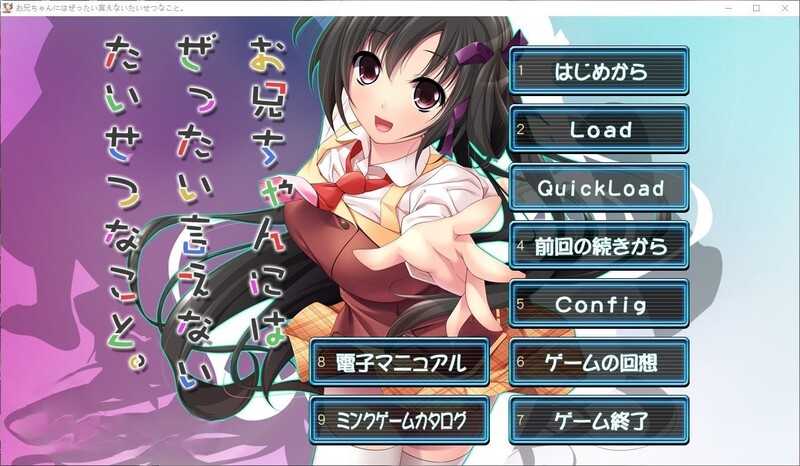The width and height of the screenshot is (800, 466).
Task: Open the Load menu
Action: pyautogui.click(x=600, y=130)
